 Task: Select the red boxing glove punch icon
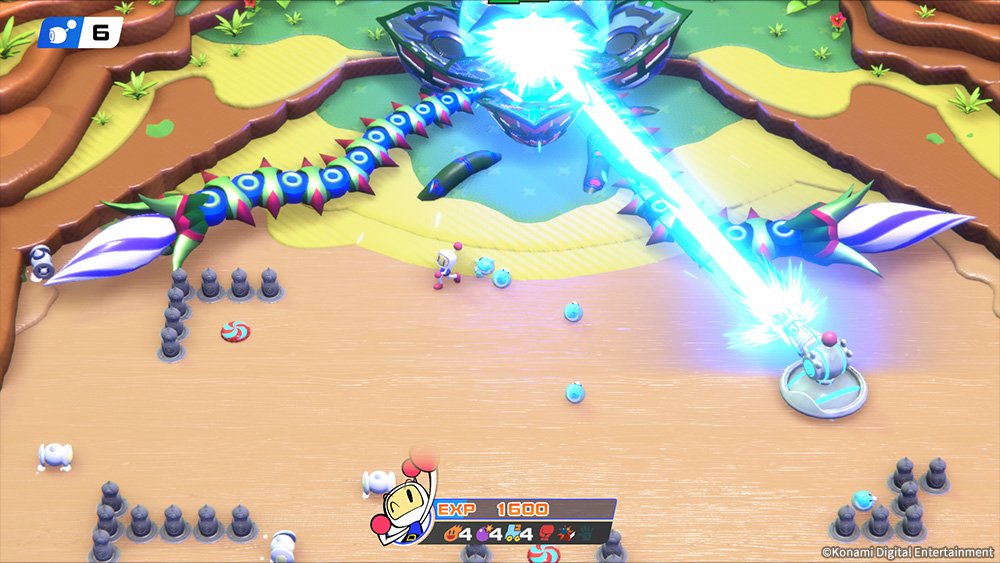(546, 533)
